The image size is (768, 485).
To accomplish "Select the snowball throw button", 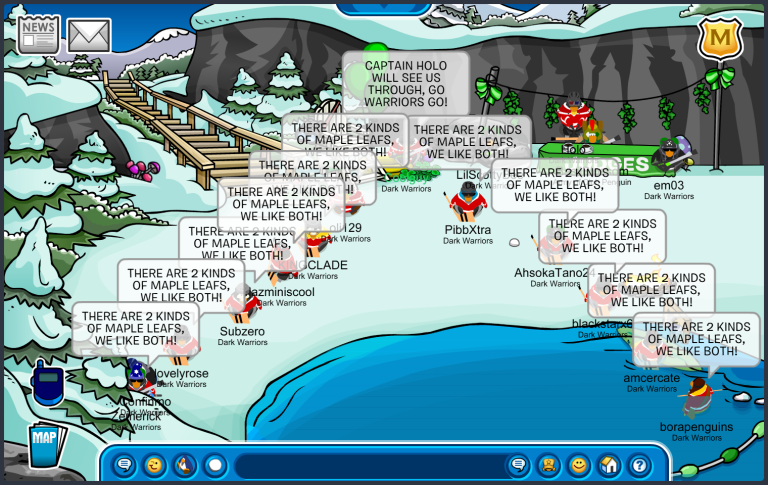I will (214, 465).
